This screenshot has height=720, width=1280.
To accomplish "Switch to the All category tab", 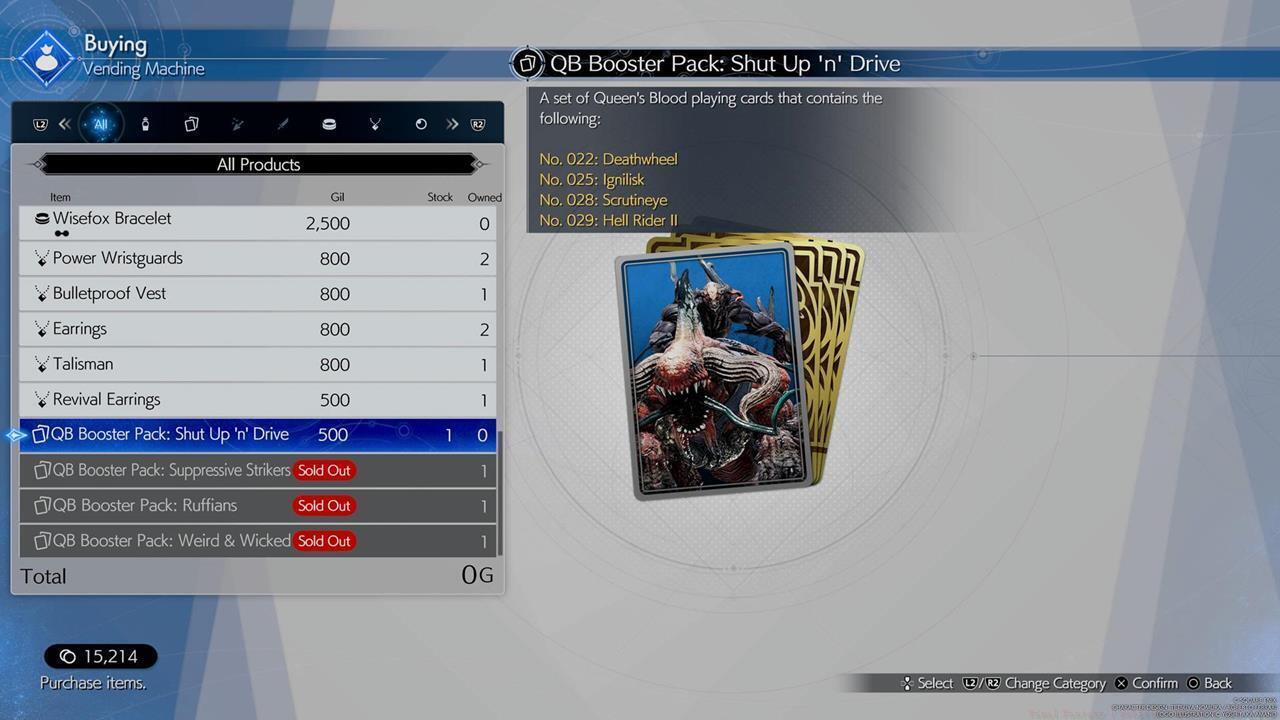I will point(100,124).
